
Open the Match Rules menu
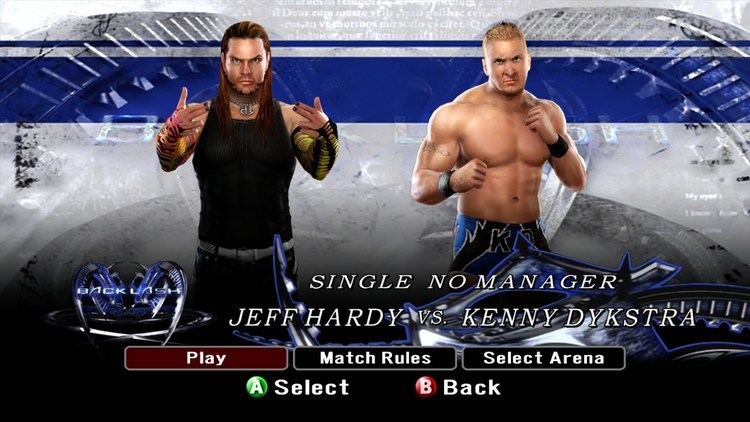[x=375, y=358]
